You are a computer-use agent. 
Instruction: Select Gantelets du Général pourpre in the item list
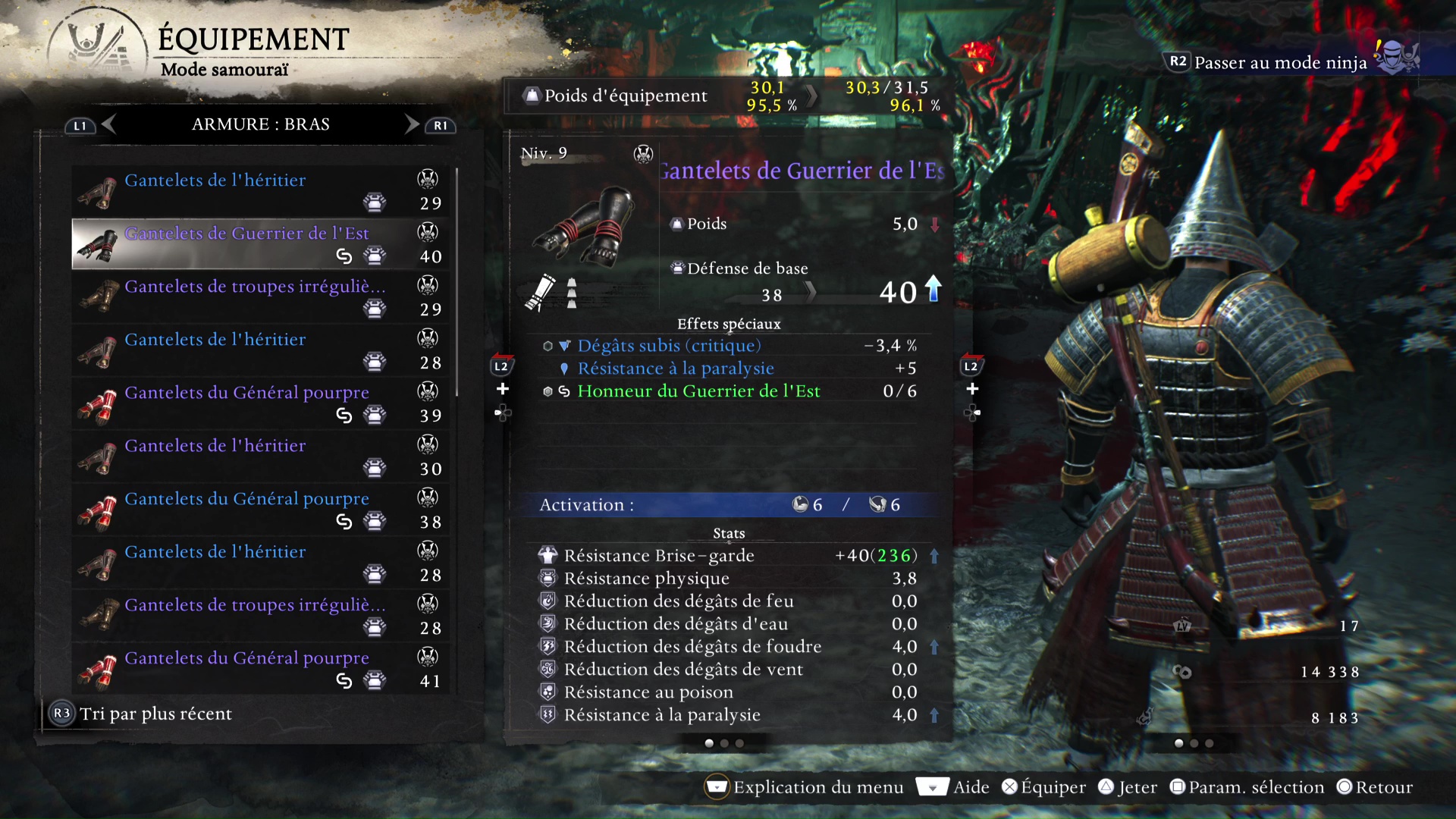(x=246, y=393)
